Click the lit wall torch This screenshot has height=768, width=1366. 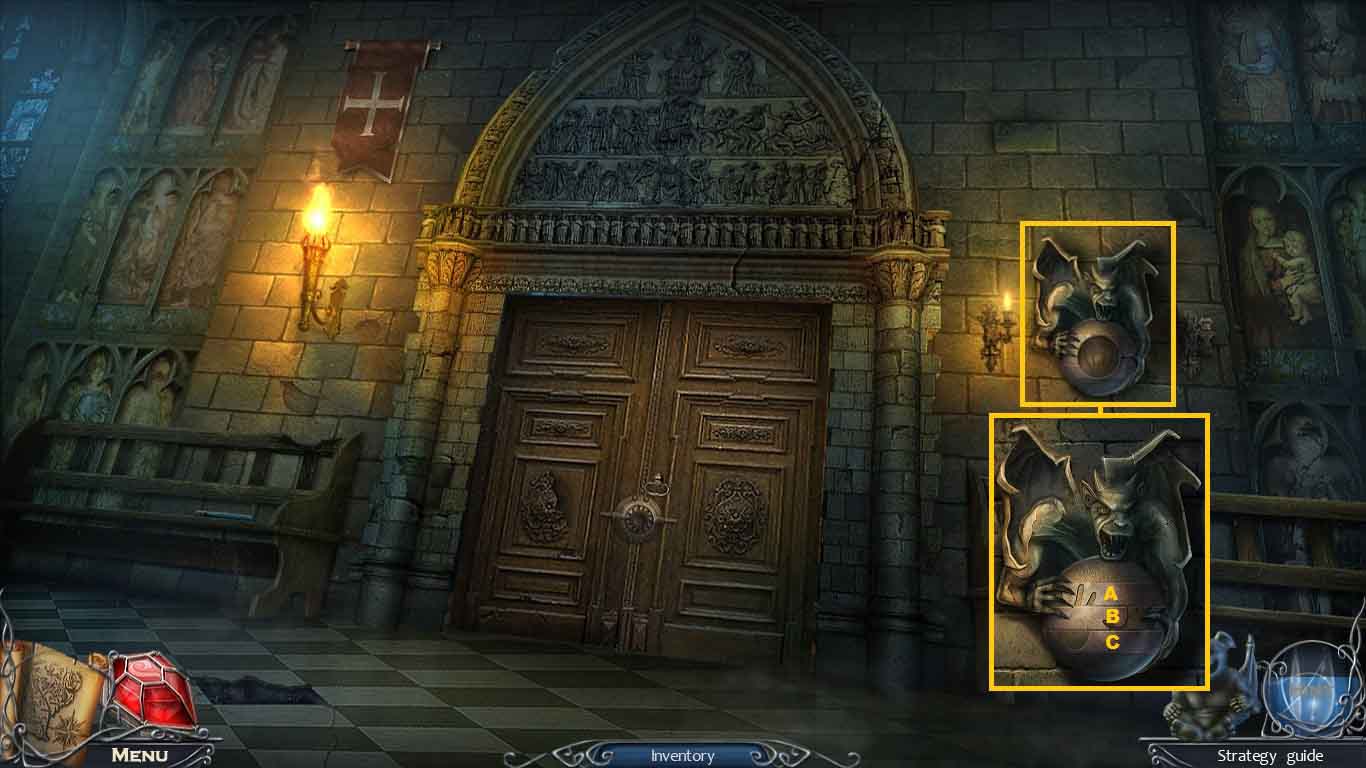click(318, 220)
